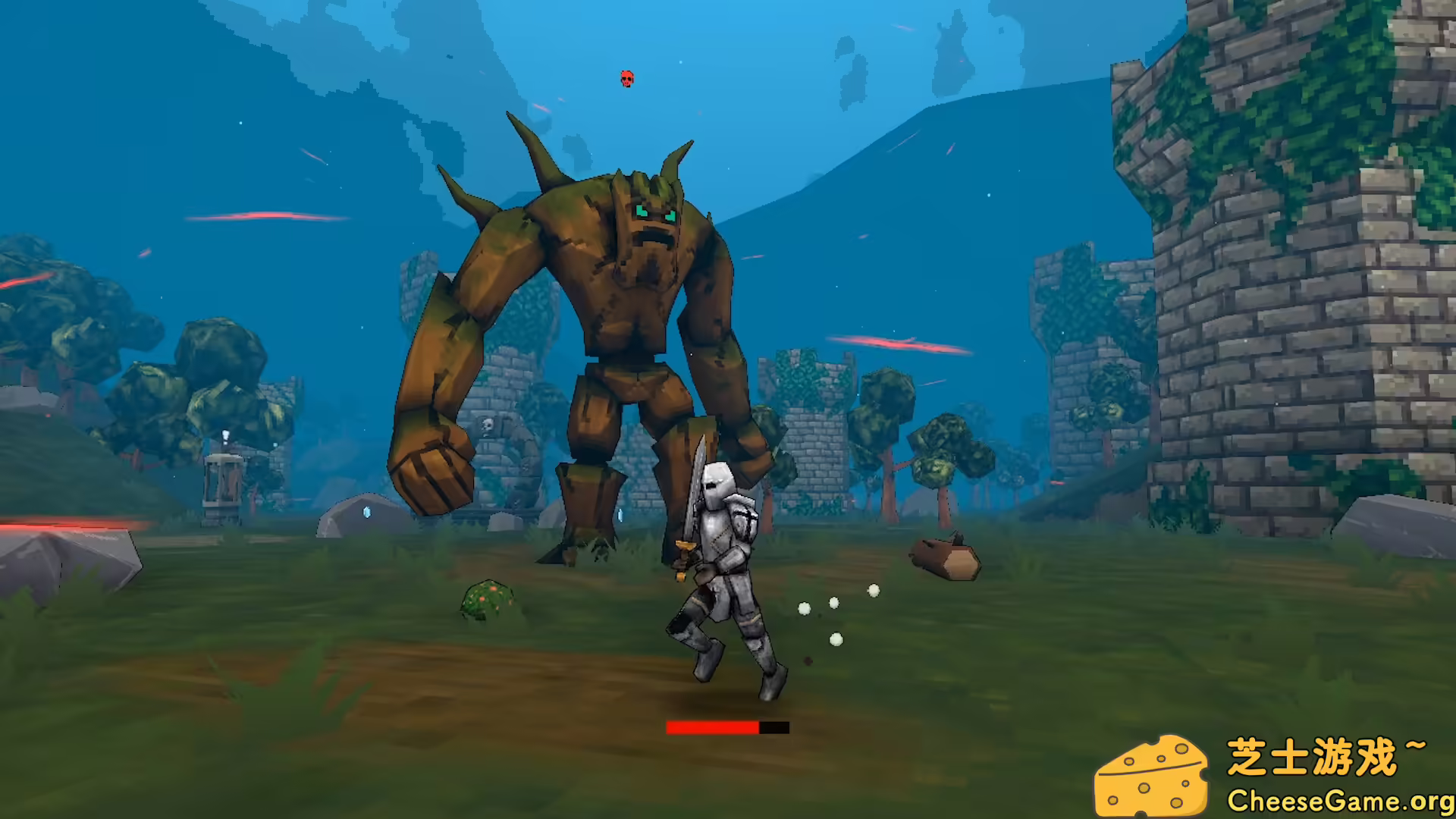The width and height of the screenshot is (1456, 819).
Task: Click the skull carving on the ruined wall
Action: click(486, 427)
